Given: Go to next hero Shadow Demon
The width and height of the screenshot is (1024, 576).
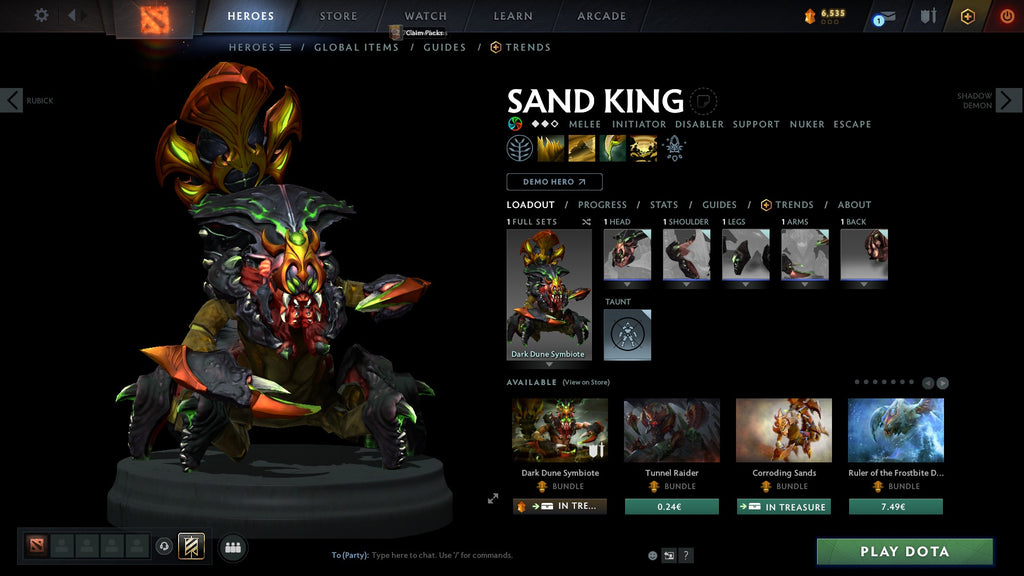Looking at the screenshot, I should 1008,100.
